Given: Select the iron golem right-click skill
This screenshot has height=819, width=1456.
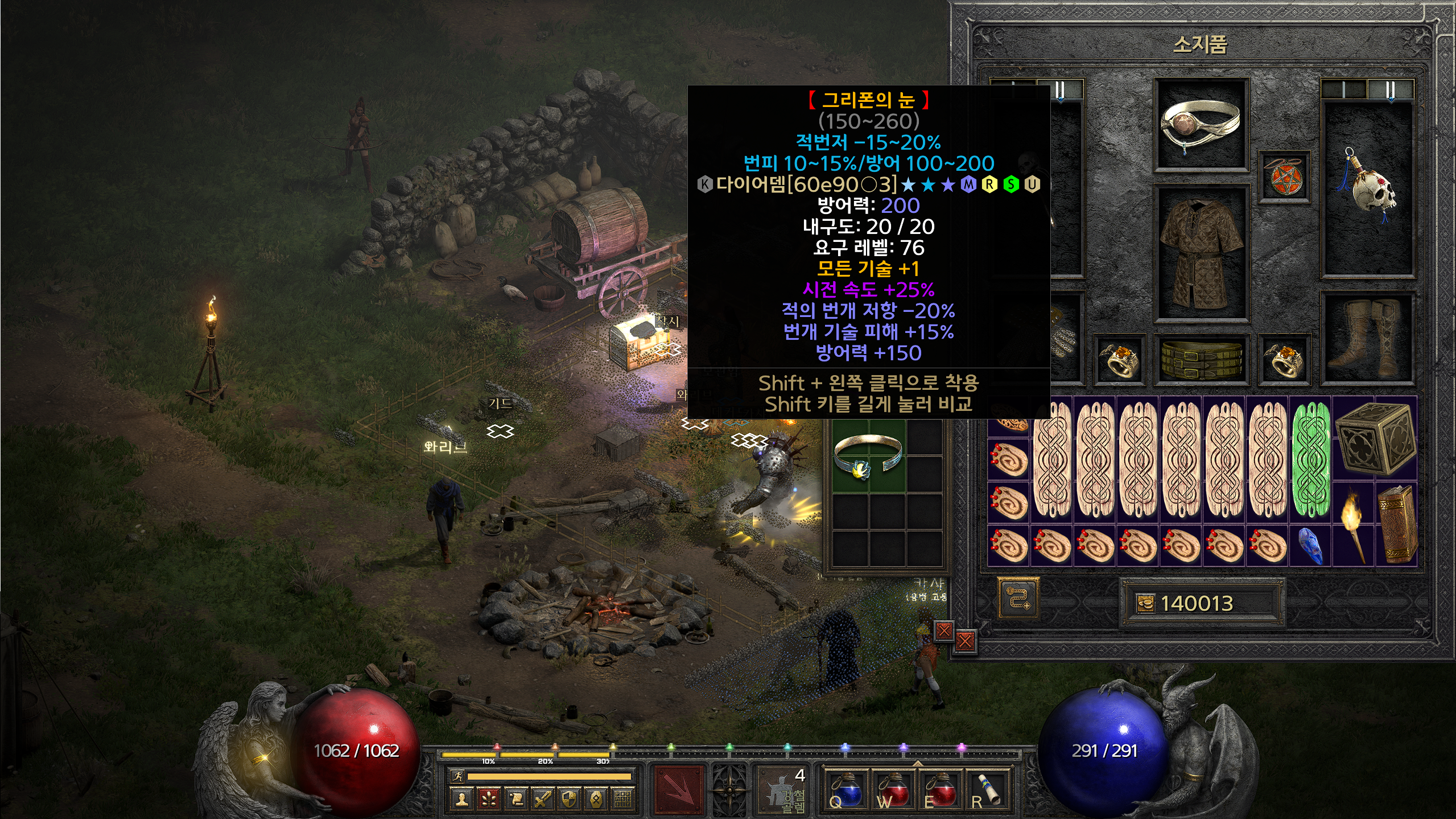Looking at the screenshot, I should 786,789.
